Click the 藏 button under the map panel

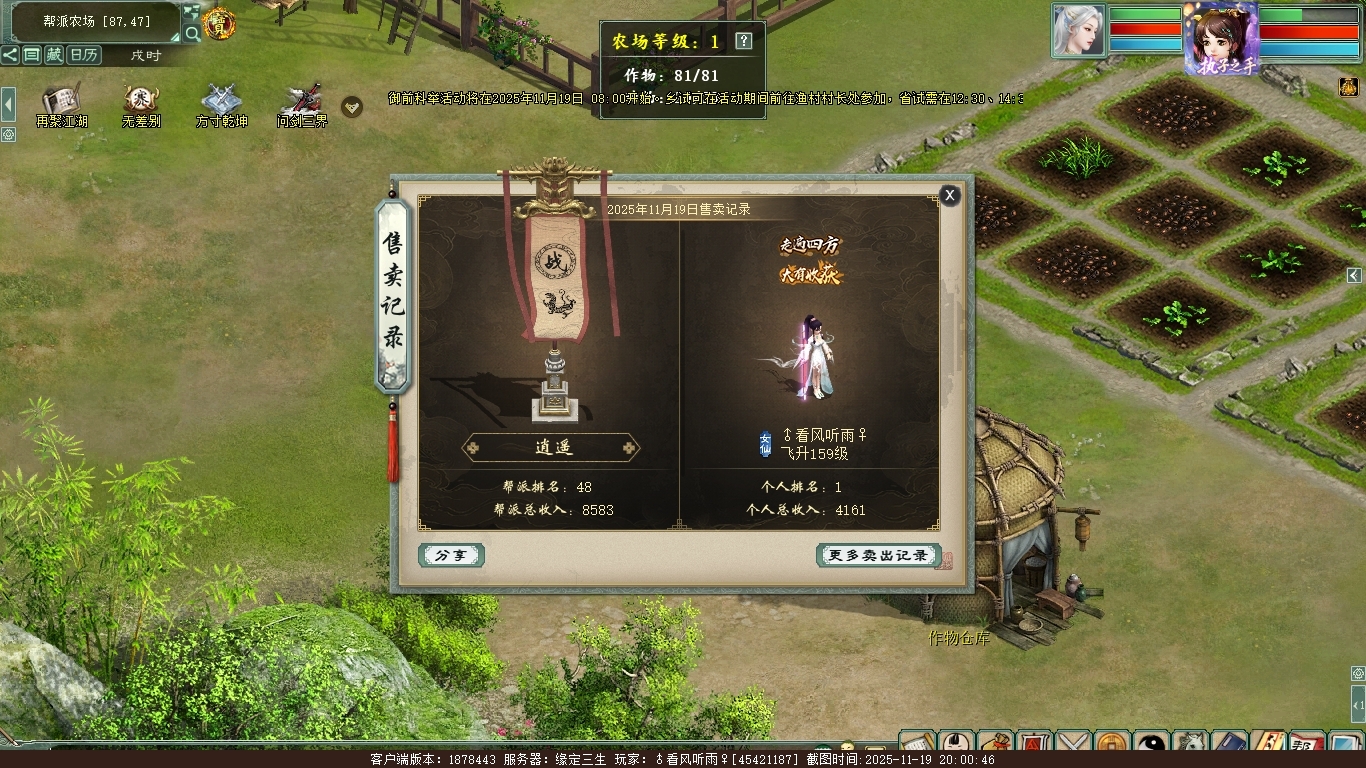(54, 55)
